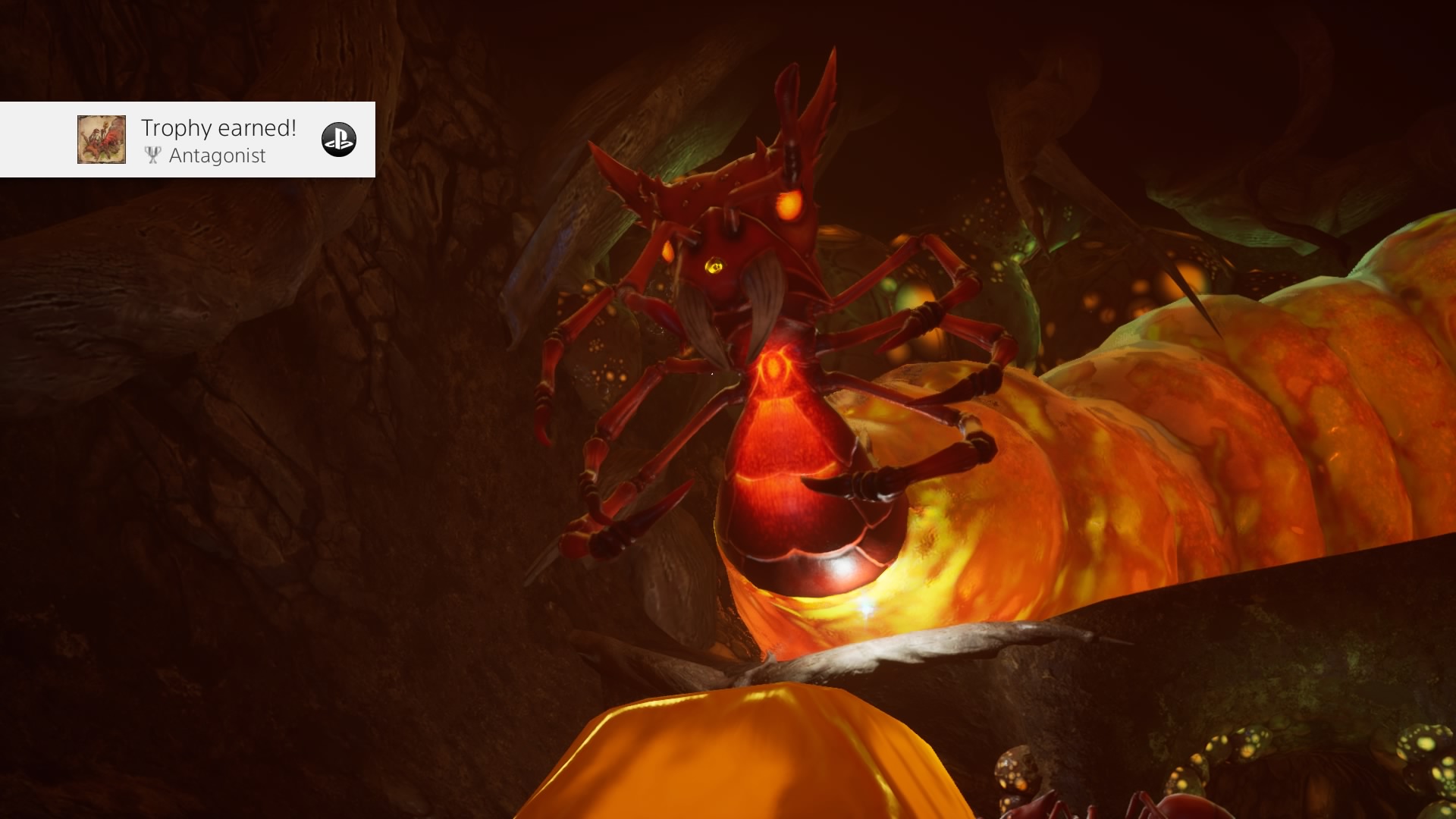
Task: Open the "Trophy earned!" Antagonist notification
Action: (x=218, y=140)
